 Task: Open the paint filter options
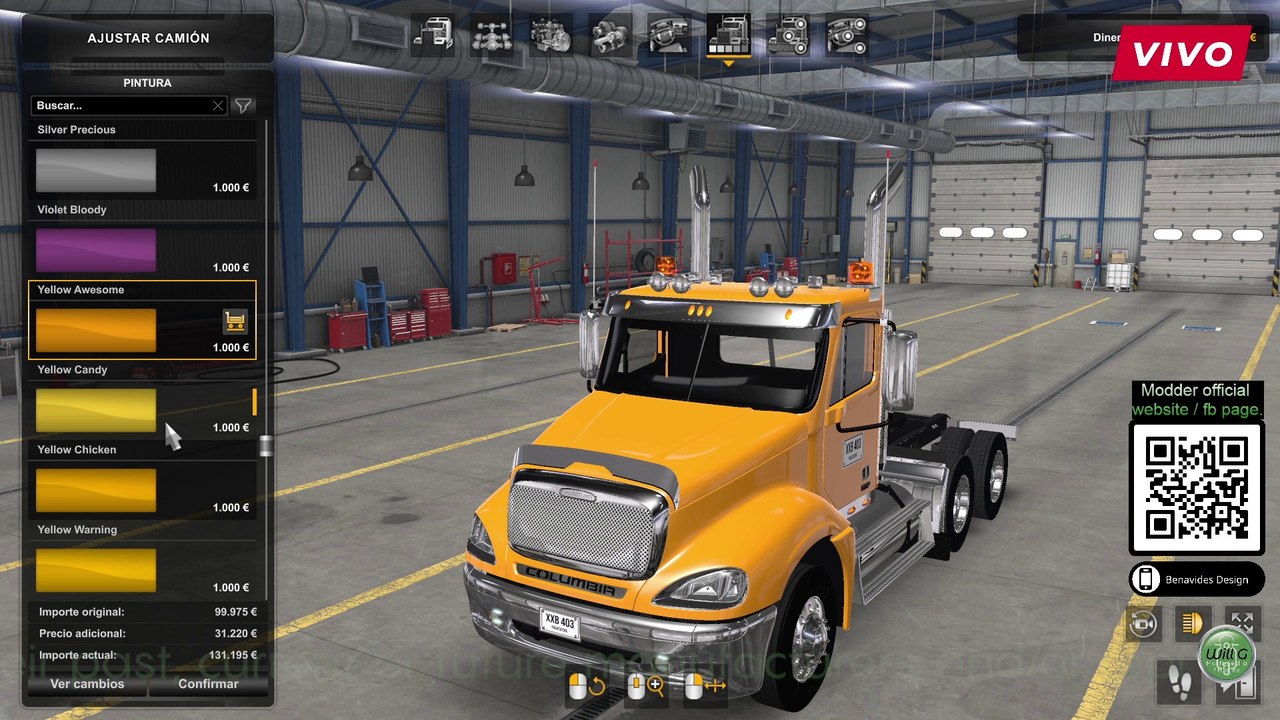242,105
